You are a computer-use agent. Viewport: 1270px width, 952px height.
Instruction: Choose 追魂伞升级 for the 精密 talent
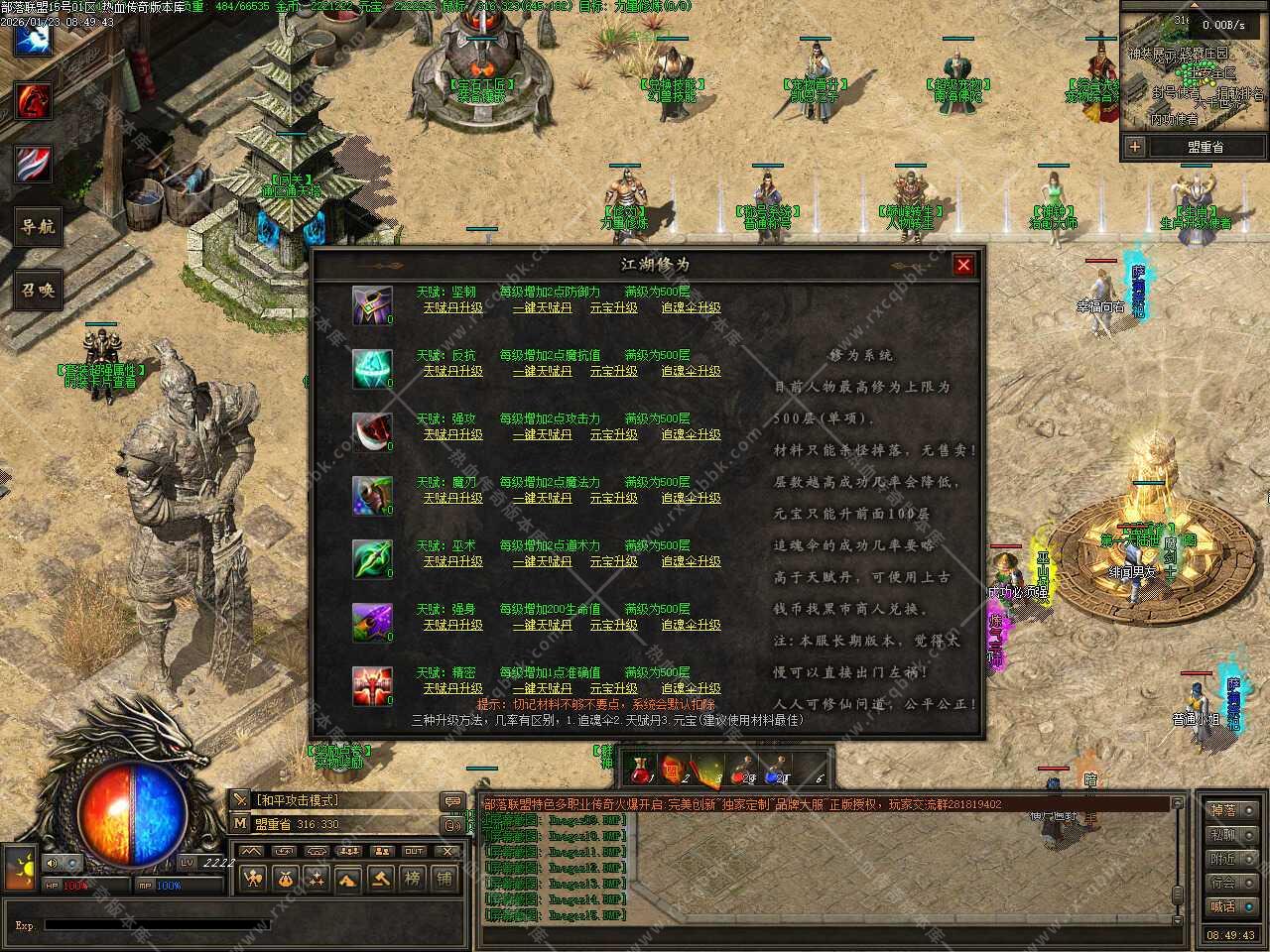tap(691, 688)
